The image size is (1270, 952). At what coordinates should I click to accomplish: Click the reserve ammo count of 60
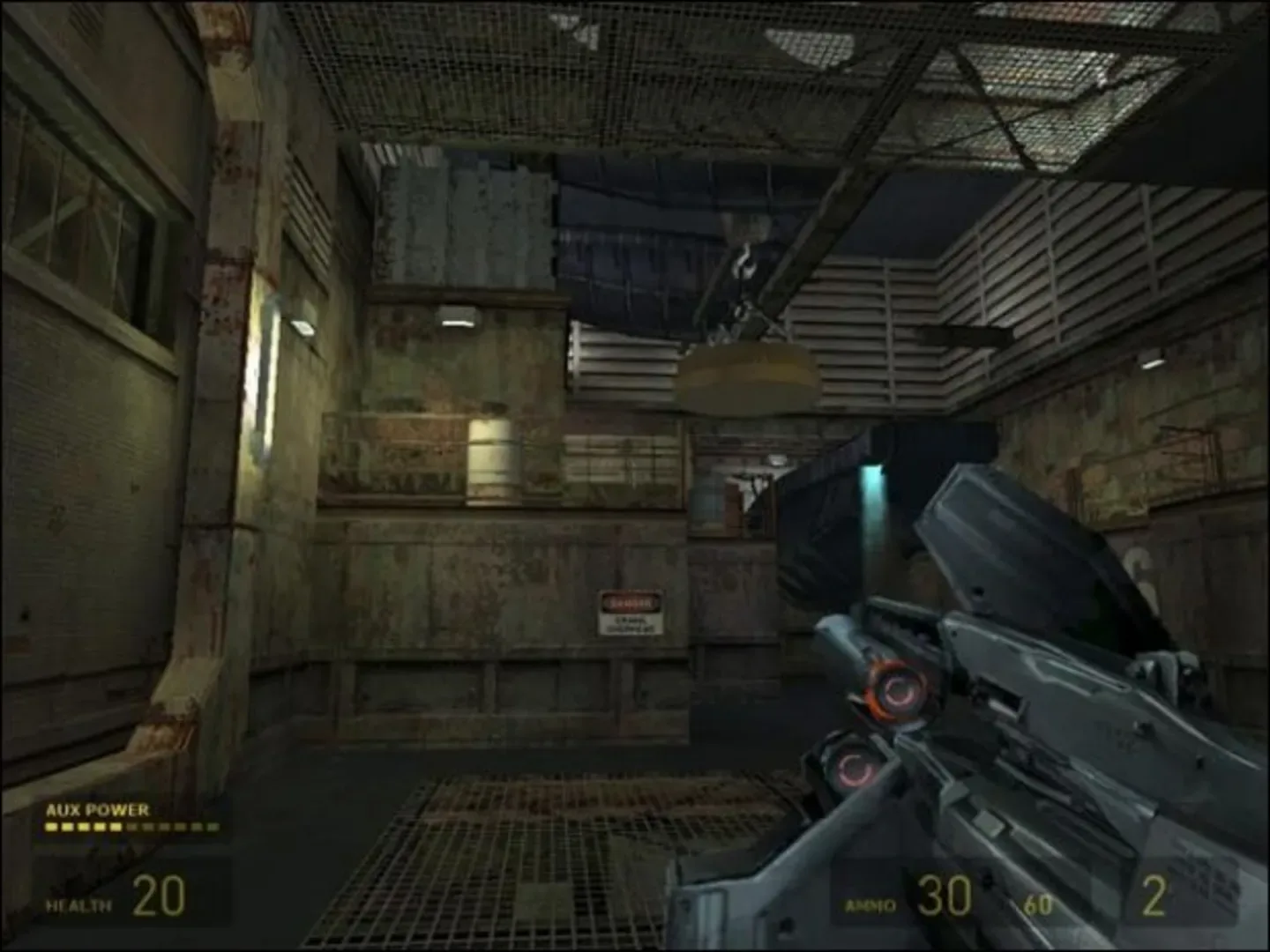point(1039,904)
